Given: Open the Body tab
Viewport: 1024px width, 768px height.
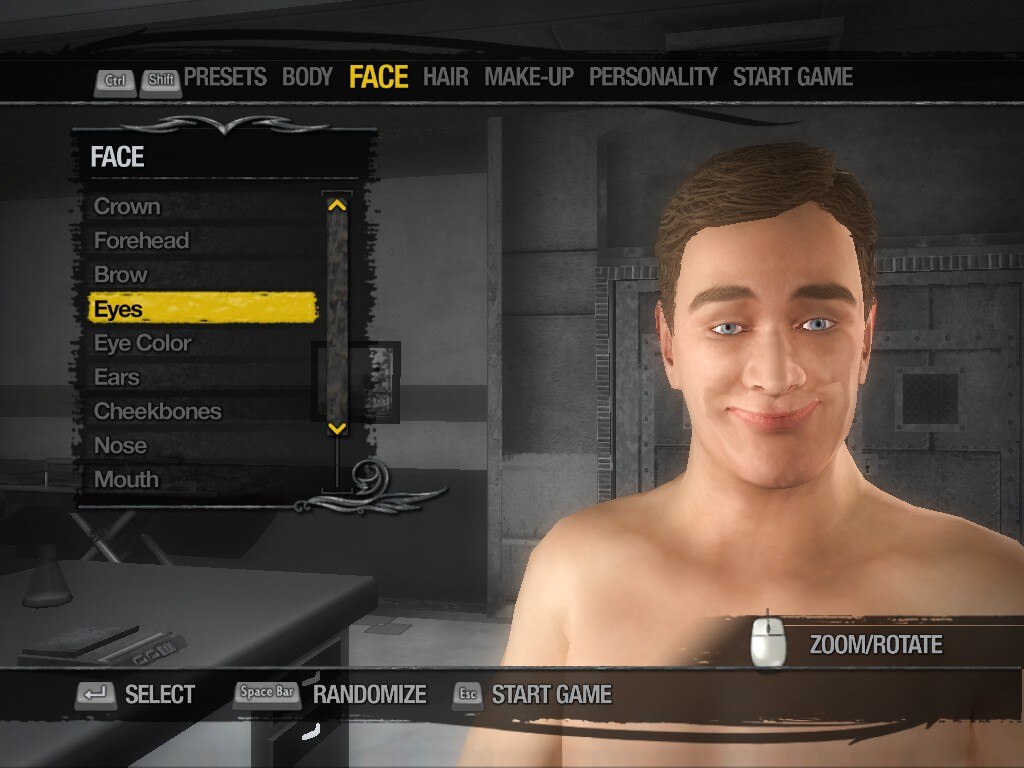Looking at the screenshot, I should tap(307, 77).
